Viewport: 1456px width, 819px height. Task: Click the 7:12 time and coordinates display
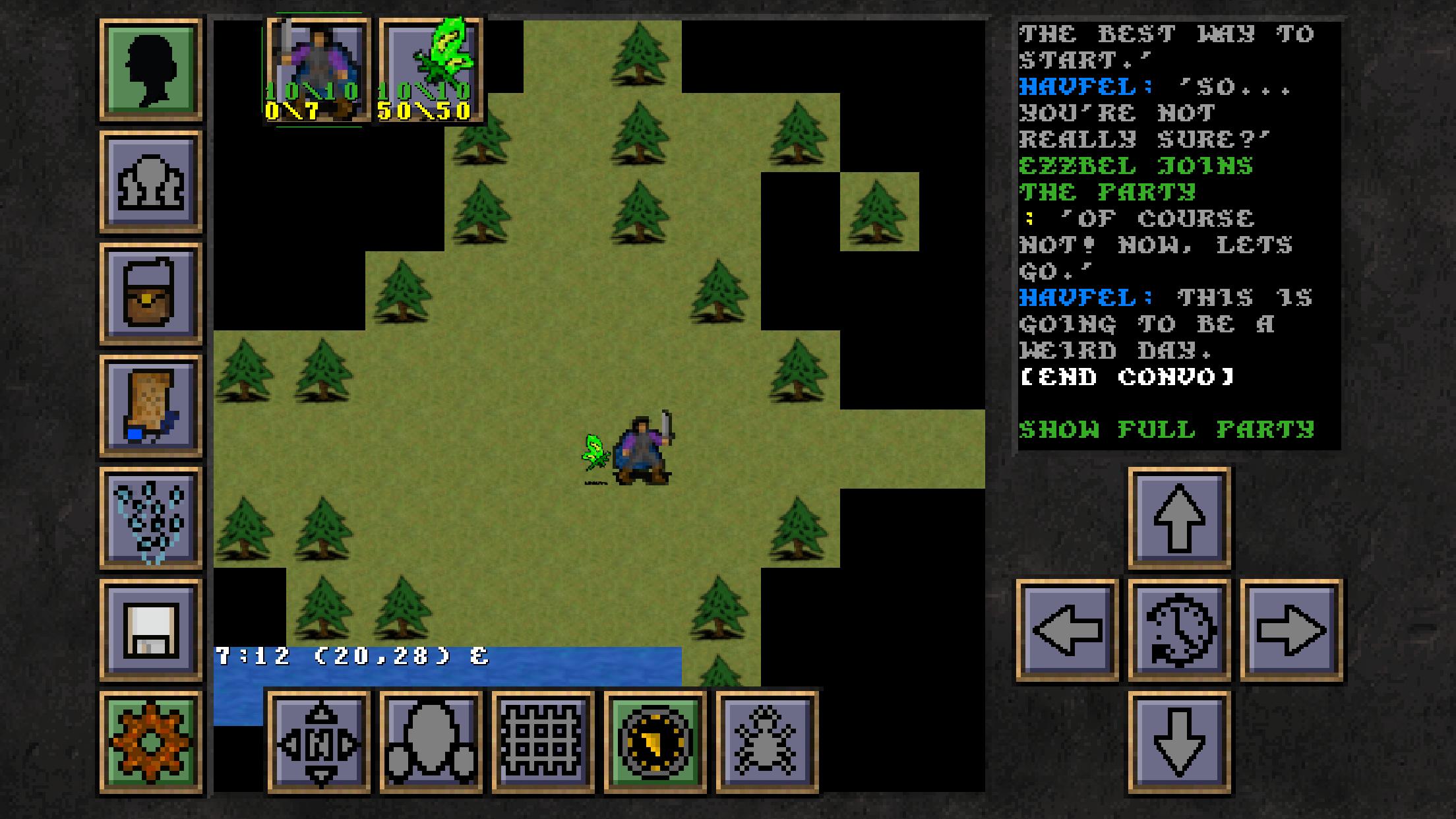(x=349, y=654)
